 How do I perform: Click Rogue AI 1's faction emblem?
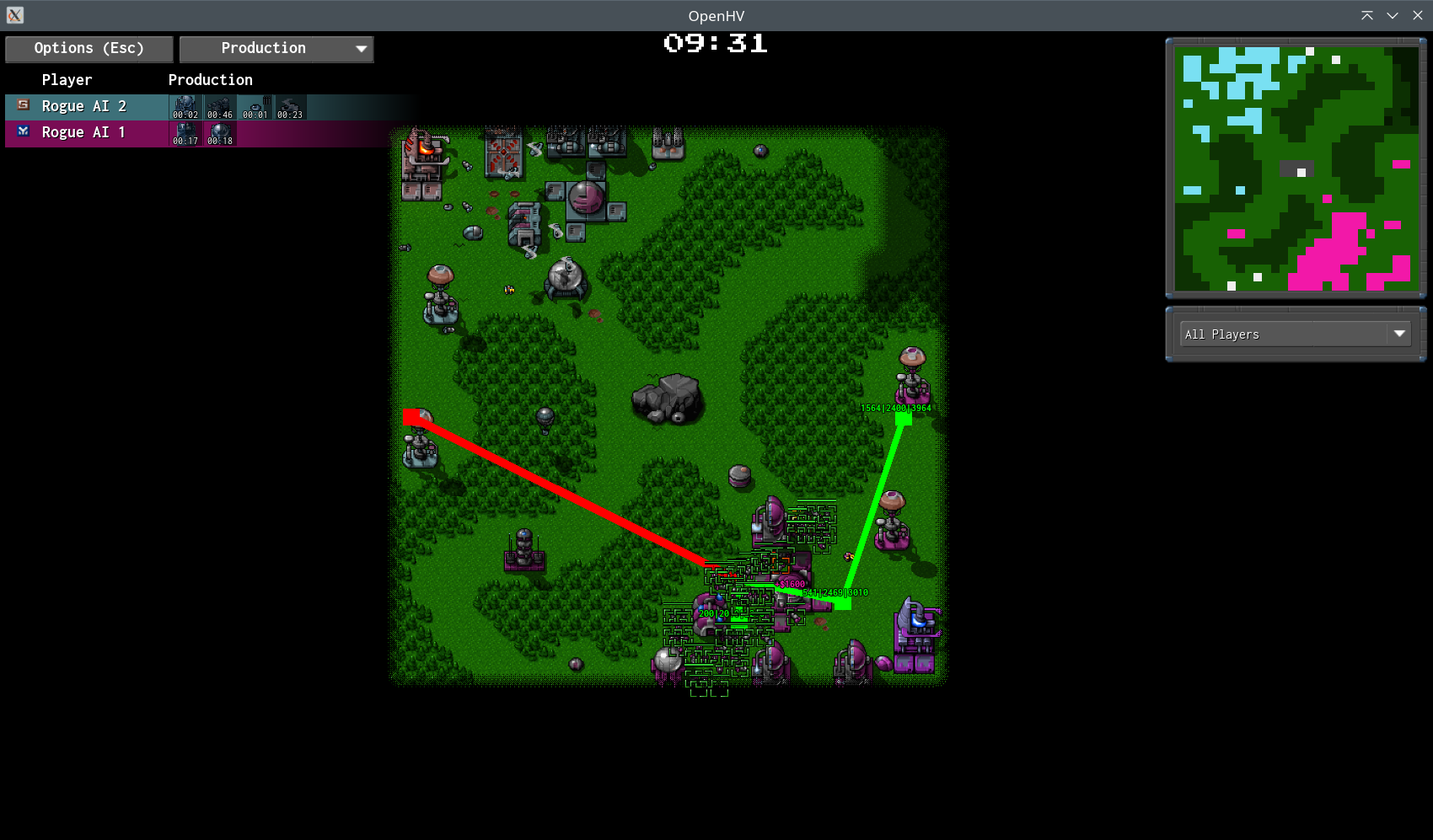click(x=23, y=131)
